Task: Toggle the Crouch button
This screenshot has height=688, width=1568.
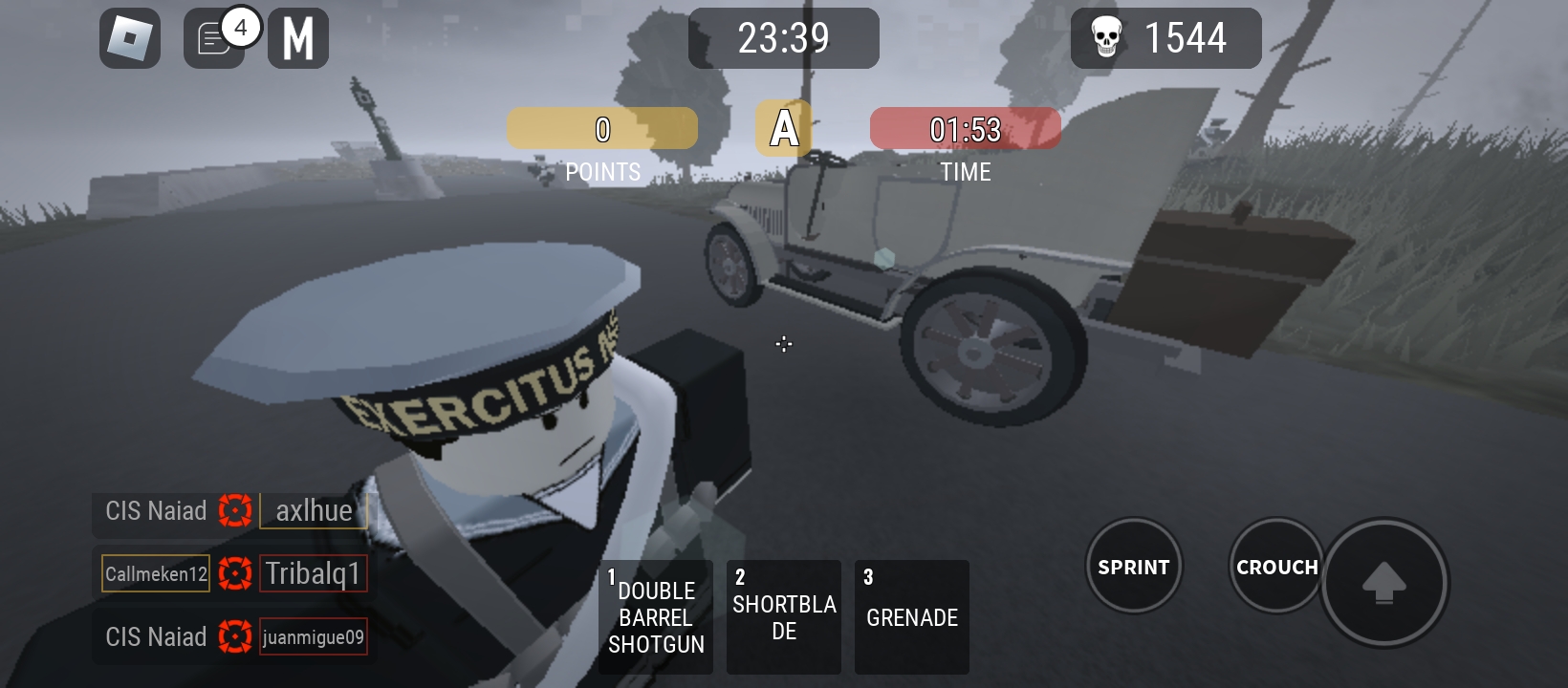Action: coord(1276,567)
